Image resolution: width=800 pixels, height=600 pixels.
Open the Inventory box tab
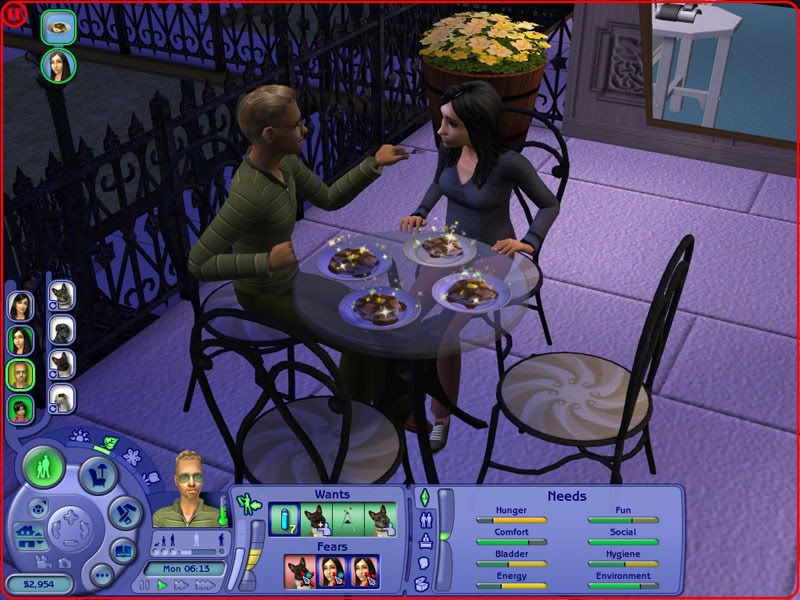coord(423,583)
